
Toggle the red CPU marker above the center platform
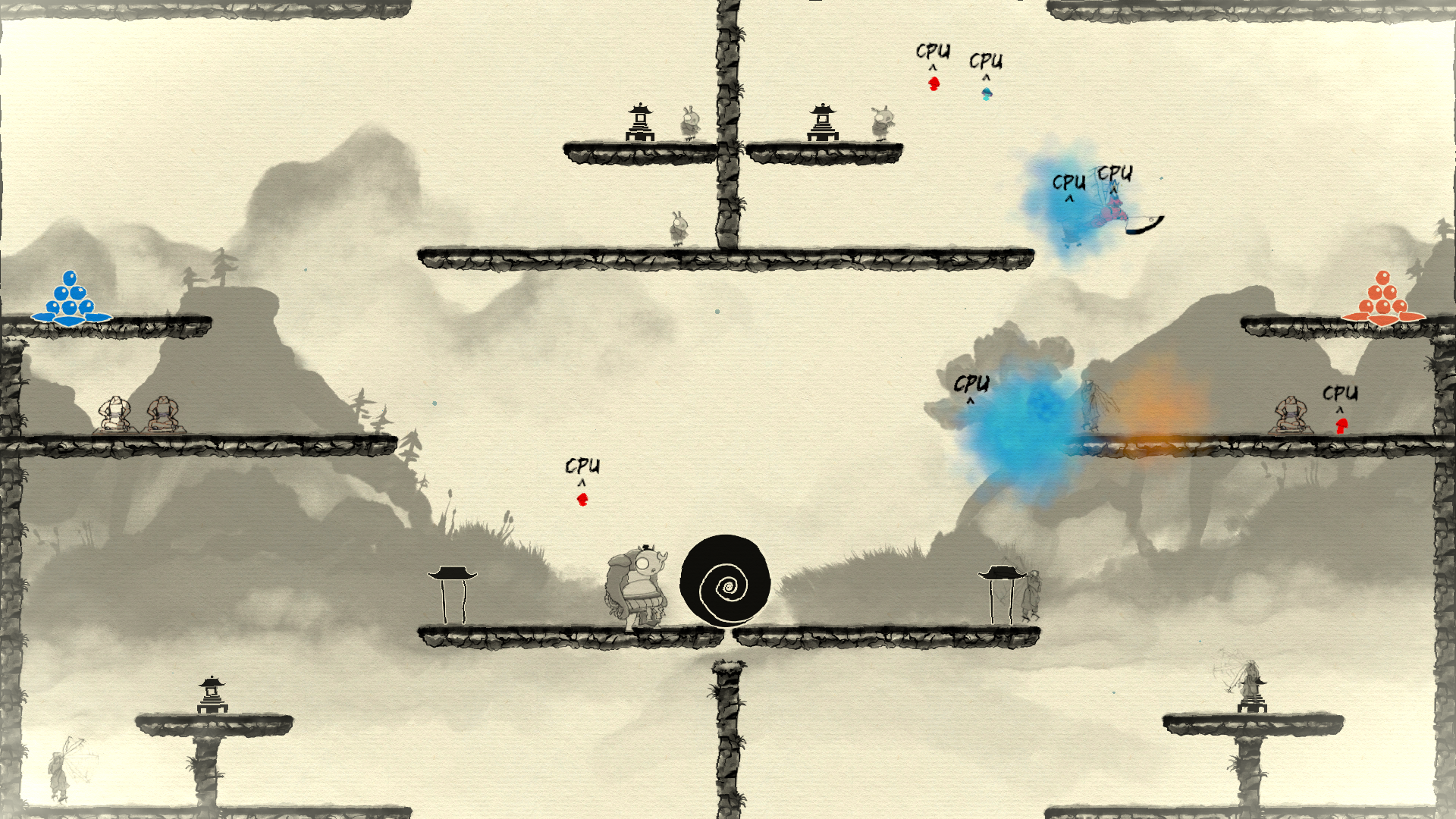pyautogui.click(x=581, y=498)
